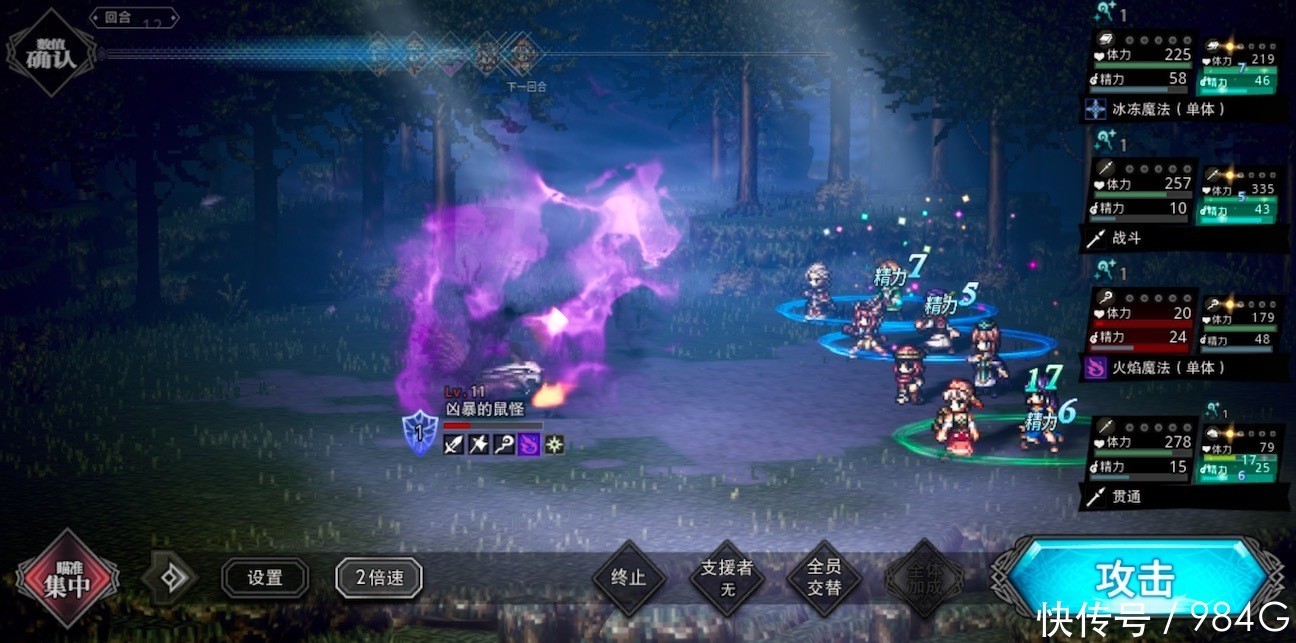
Task: Tap the 攻击 attack button
Action: [x=1134, y=578]
